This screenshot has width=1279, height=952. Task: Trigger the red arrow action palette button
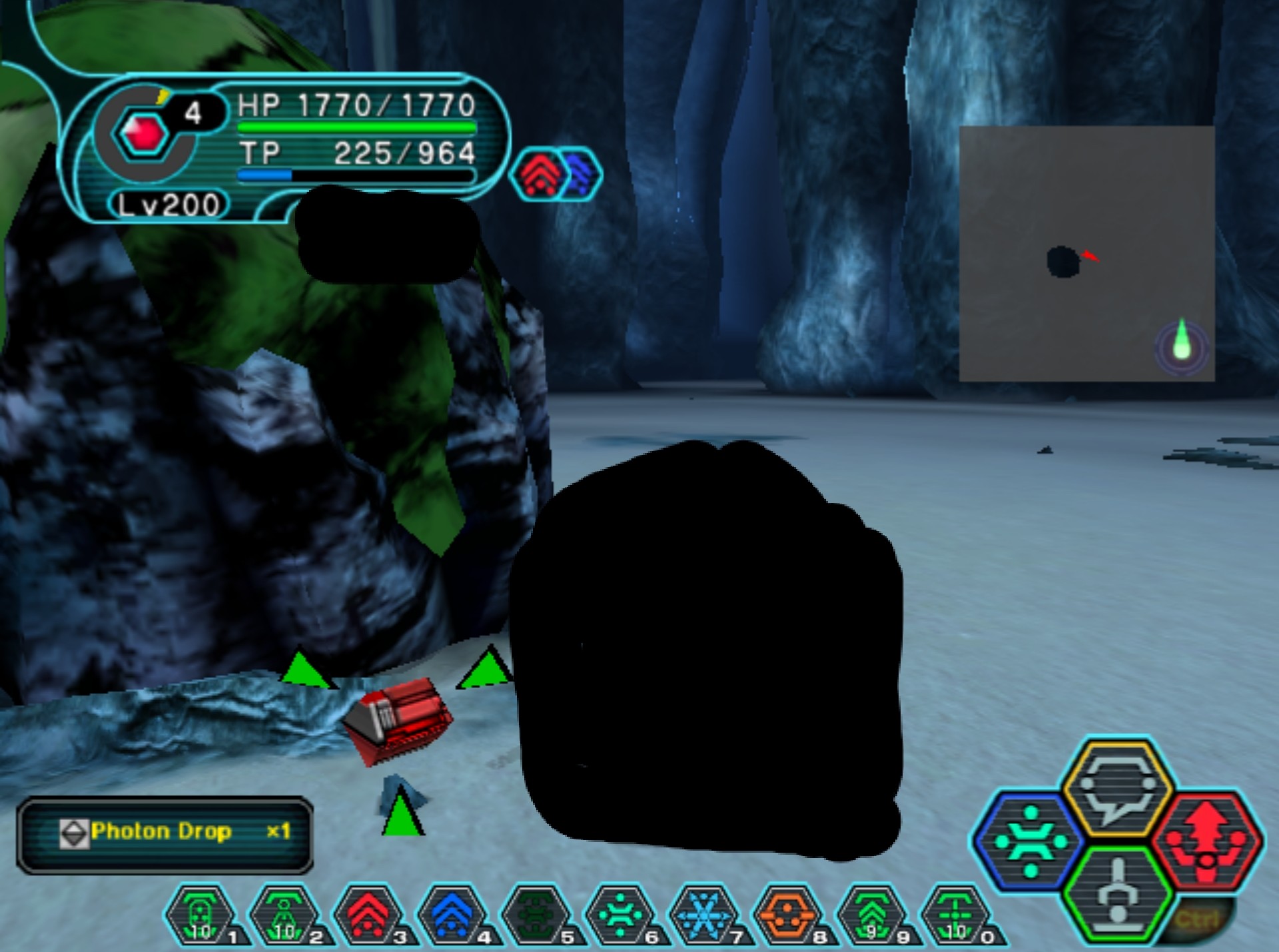1207,841
